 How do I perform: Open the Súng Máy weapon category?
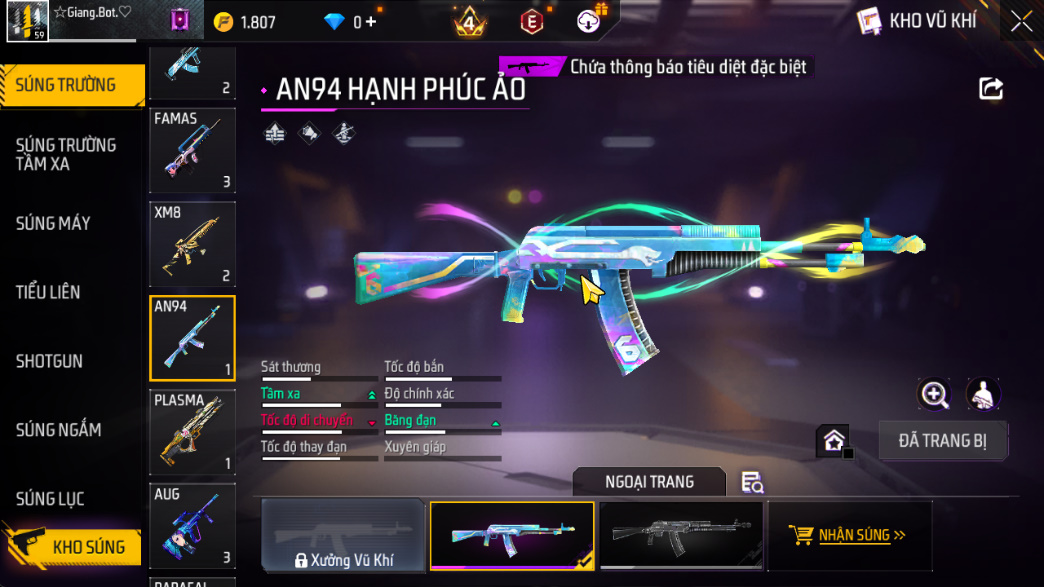point(53,223)
